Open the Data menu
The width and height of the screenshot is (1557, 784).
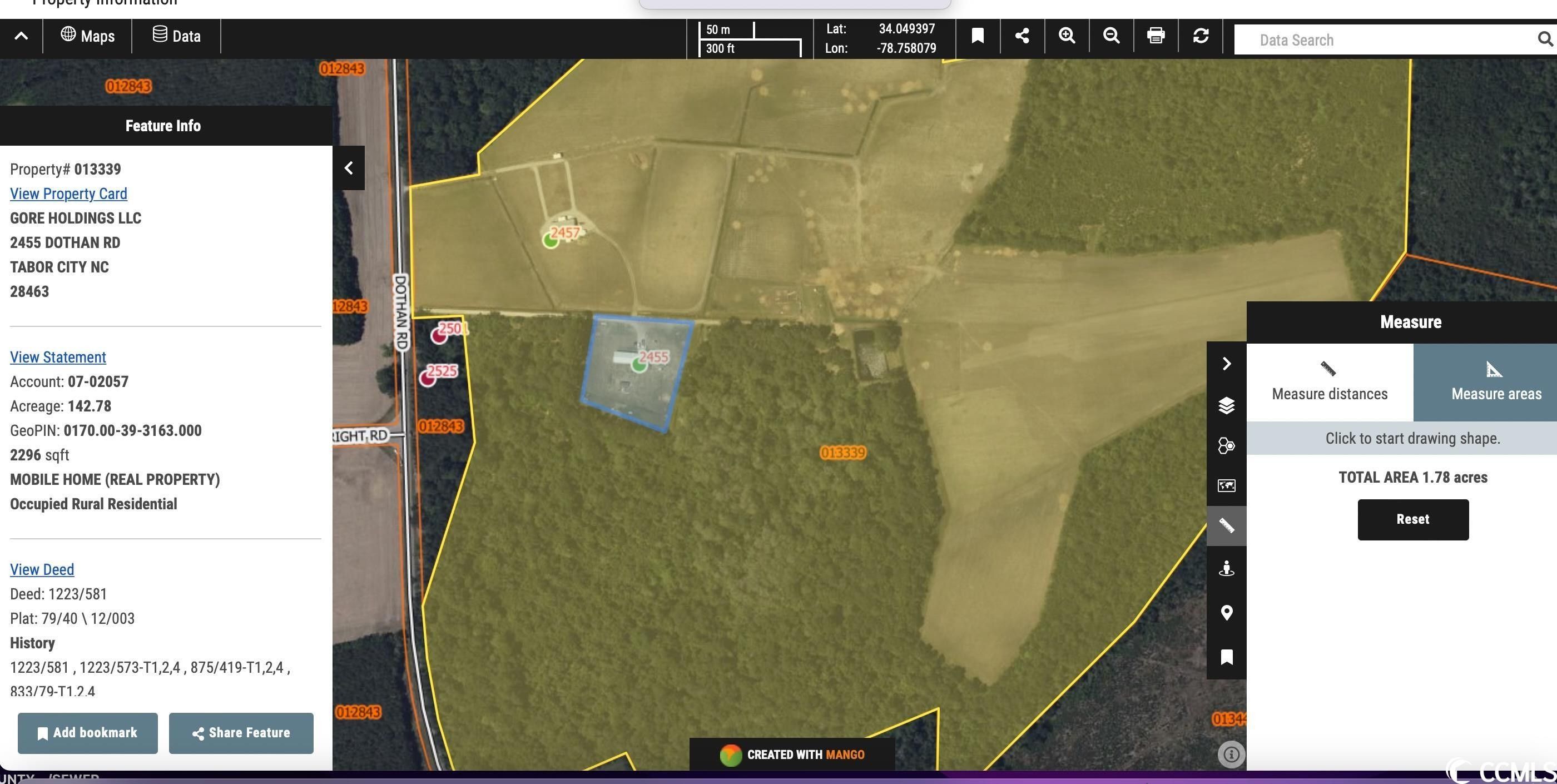click(176, 36)
